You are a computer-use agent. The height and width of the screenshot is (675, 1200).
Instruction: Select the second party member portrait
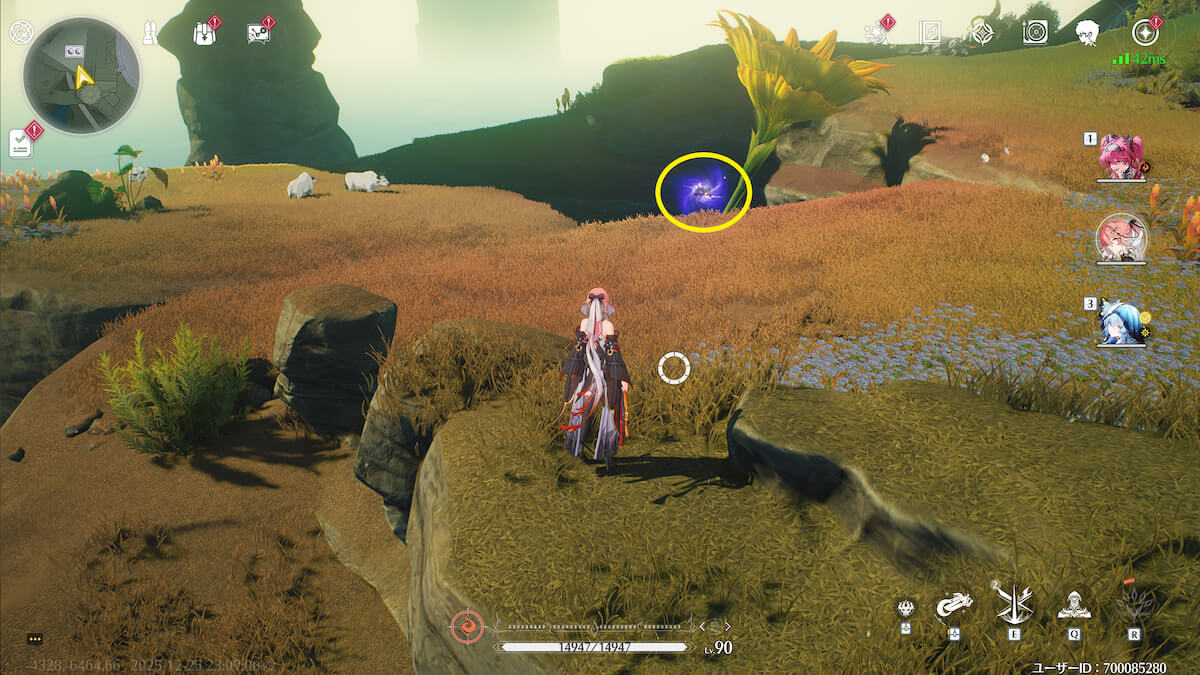[x=1122, y=238]
